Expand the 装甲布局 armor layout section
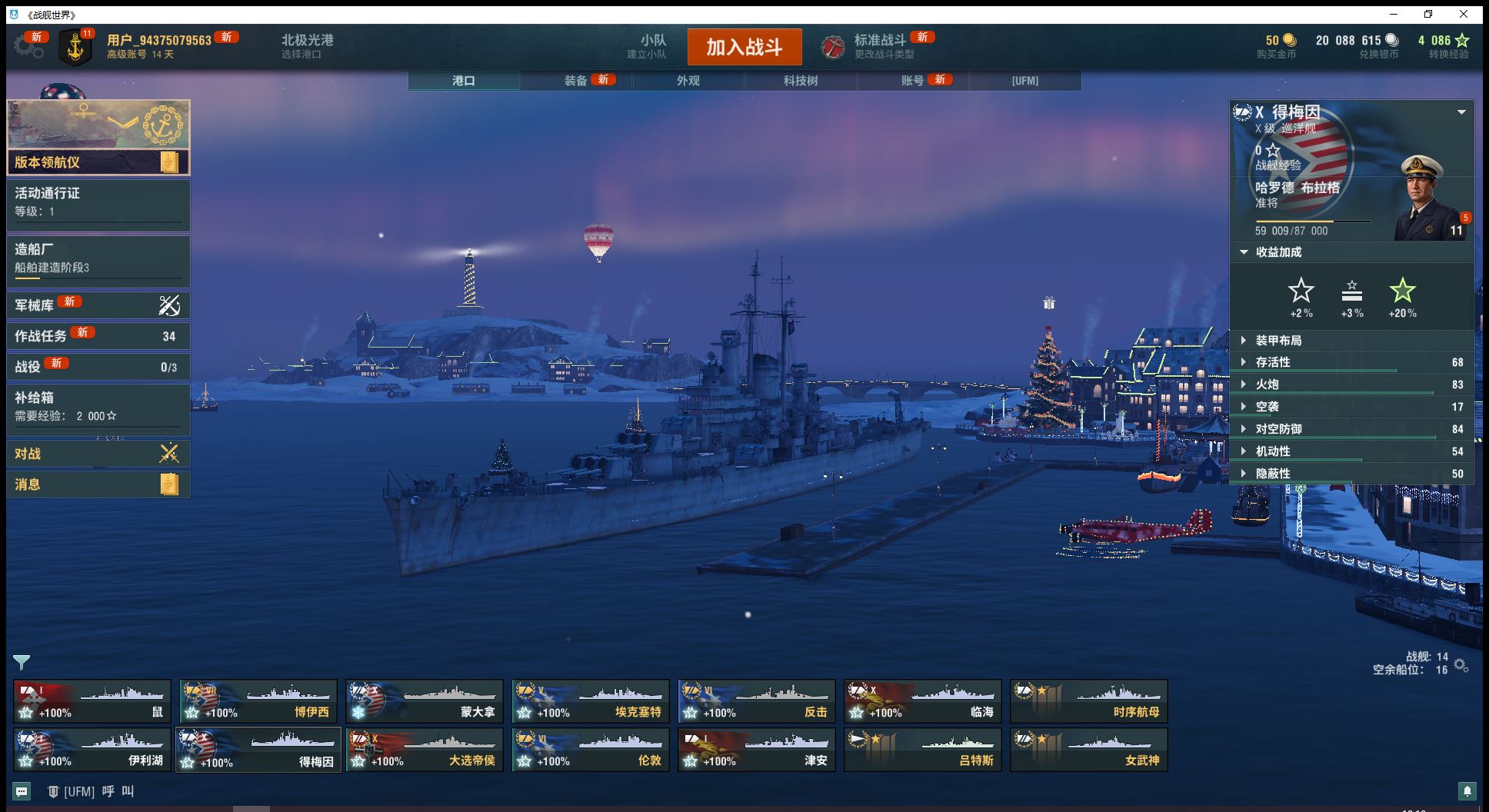This screenshot has height=812, width=1489. [x=1278, y=341]
